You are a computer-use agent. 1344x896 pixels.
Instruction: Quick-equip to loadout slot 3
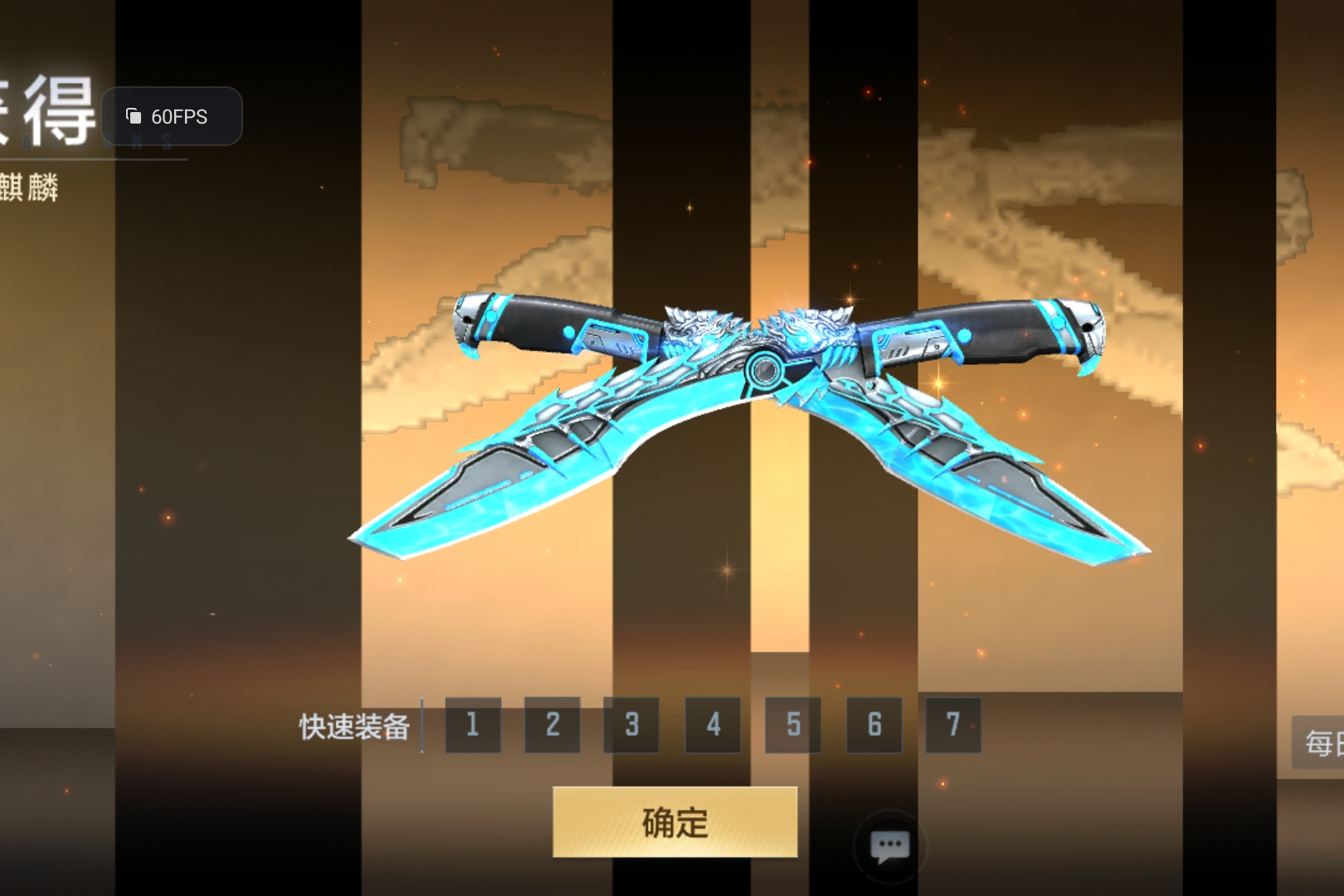(632, 725)
